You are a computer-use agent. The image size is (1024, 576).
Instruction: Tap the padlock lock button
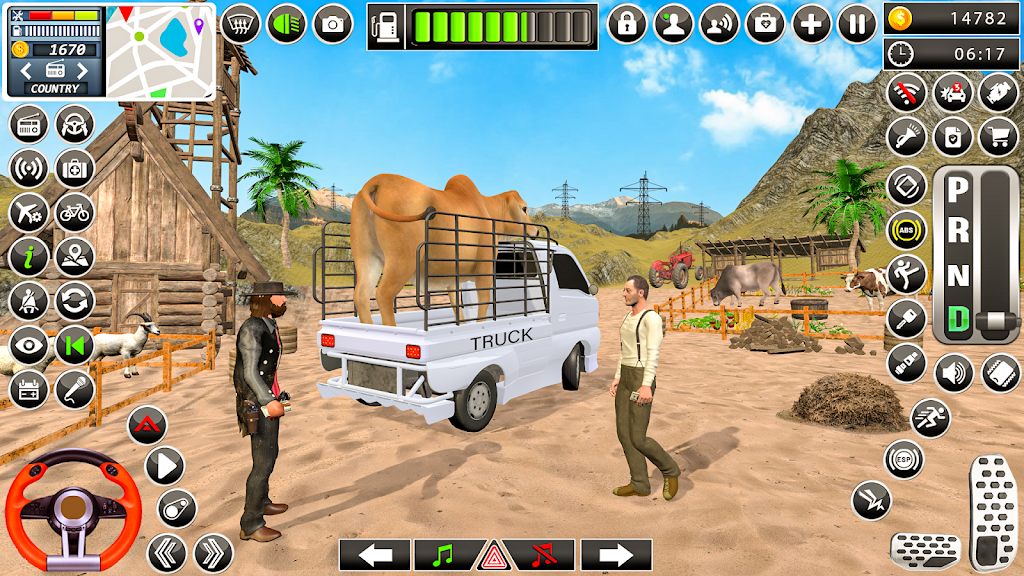627,24
